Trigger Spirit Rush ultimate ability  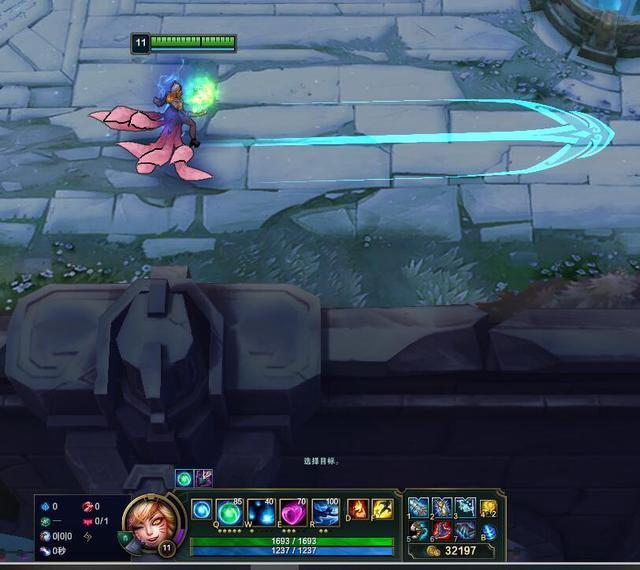(324, 511)
